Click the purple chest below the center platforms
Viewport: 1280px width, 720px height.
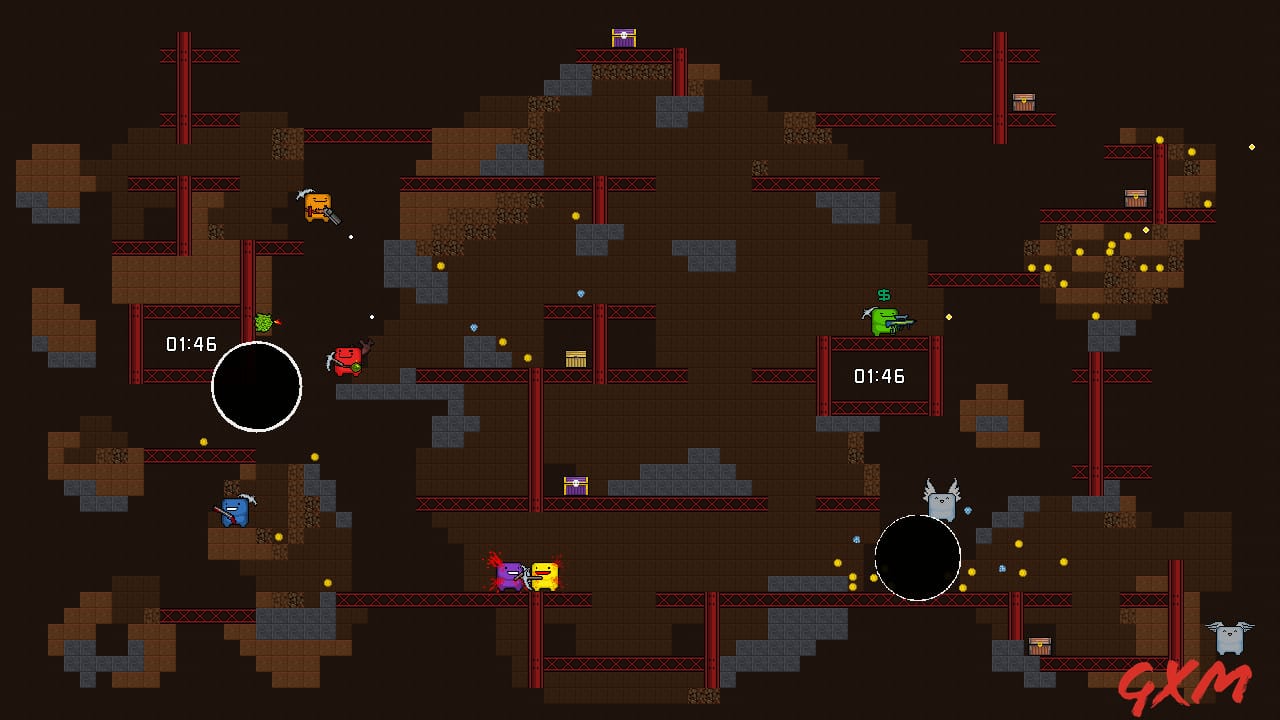(x=576, y=487)
